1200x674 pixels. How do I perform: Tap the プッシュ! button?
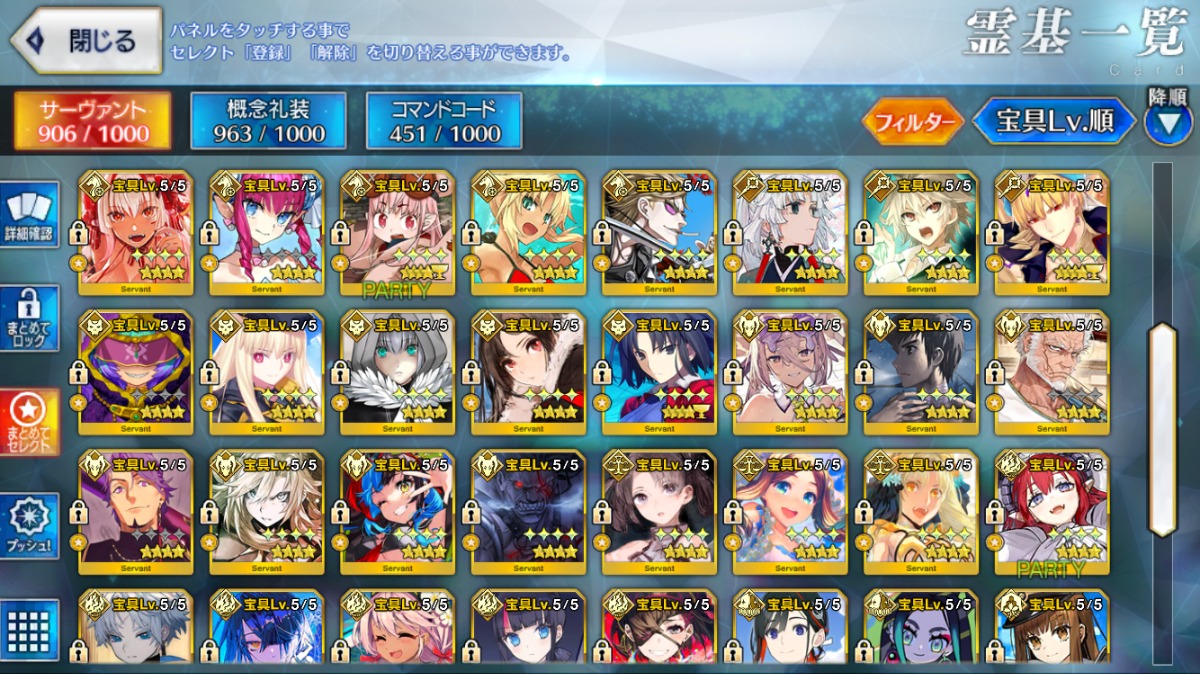tap(31, 526)
